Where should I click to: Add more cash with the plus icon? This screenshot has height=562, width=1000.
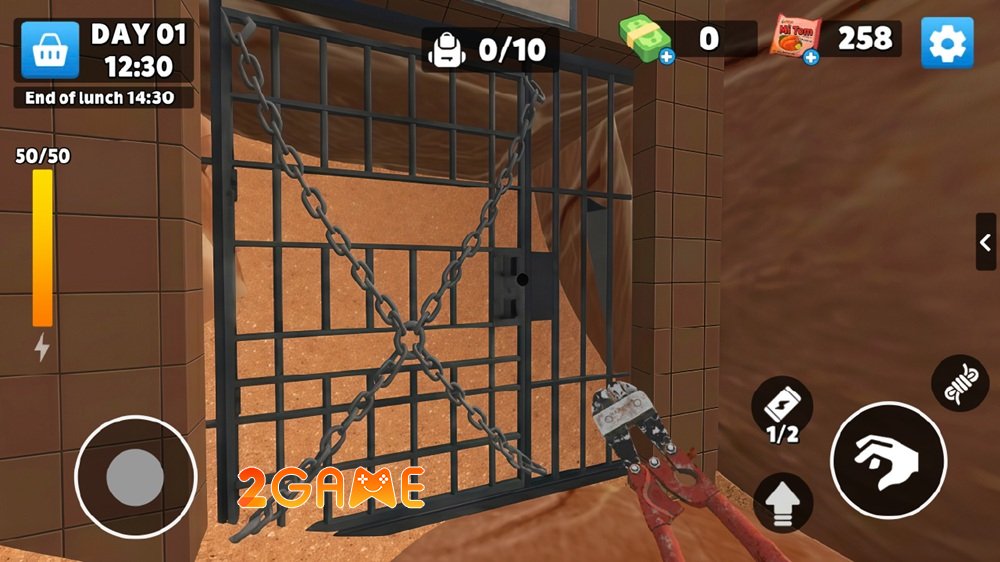click(x=667, y=57)
